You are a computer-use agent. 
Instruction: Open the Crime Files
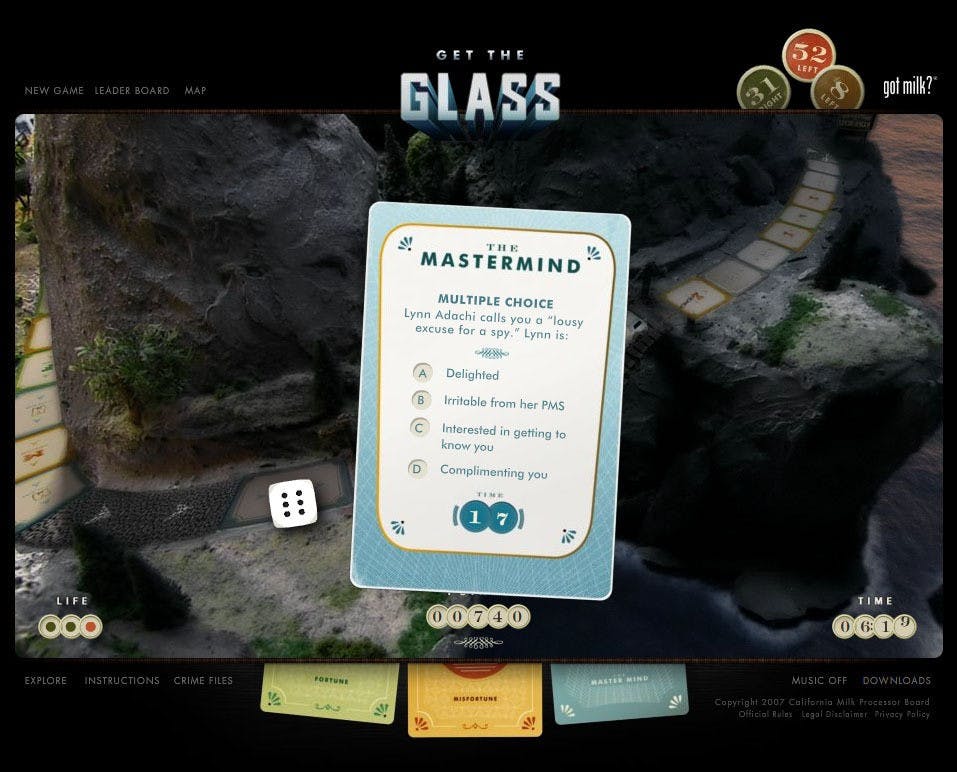point(203,681)
